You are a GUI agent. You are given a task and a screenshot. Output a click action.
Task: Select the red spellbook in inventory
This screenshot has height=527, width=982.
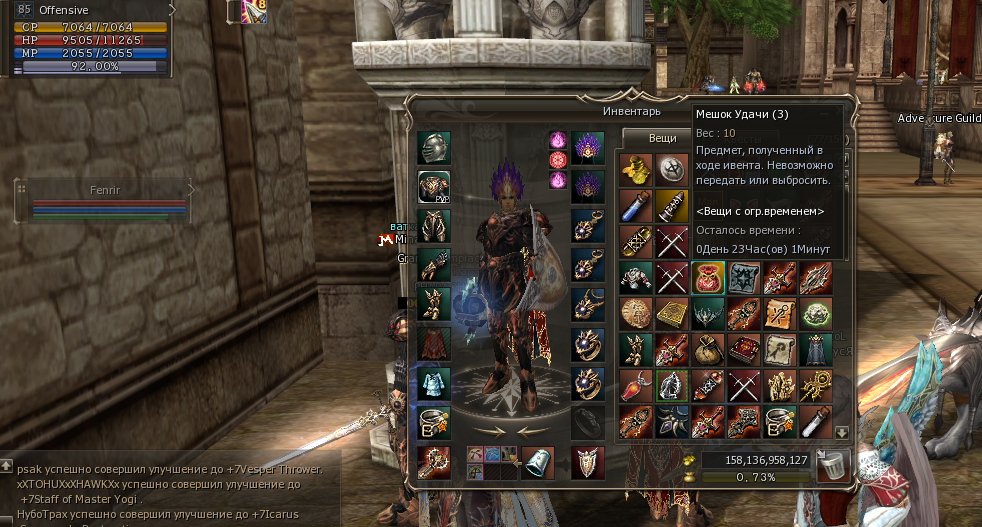pyautogui.click(x=744, y=349)
